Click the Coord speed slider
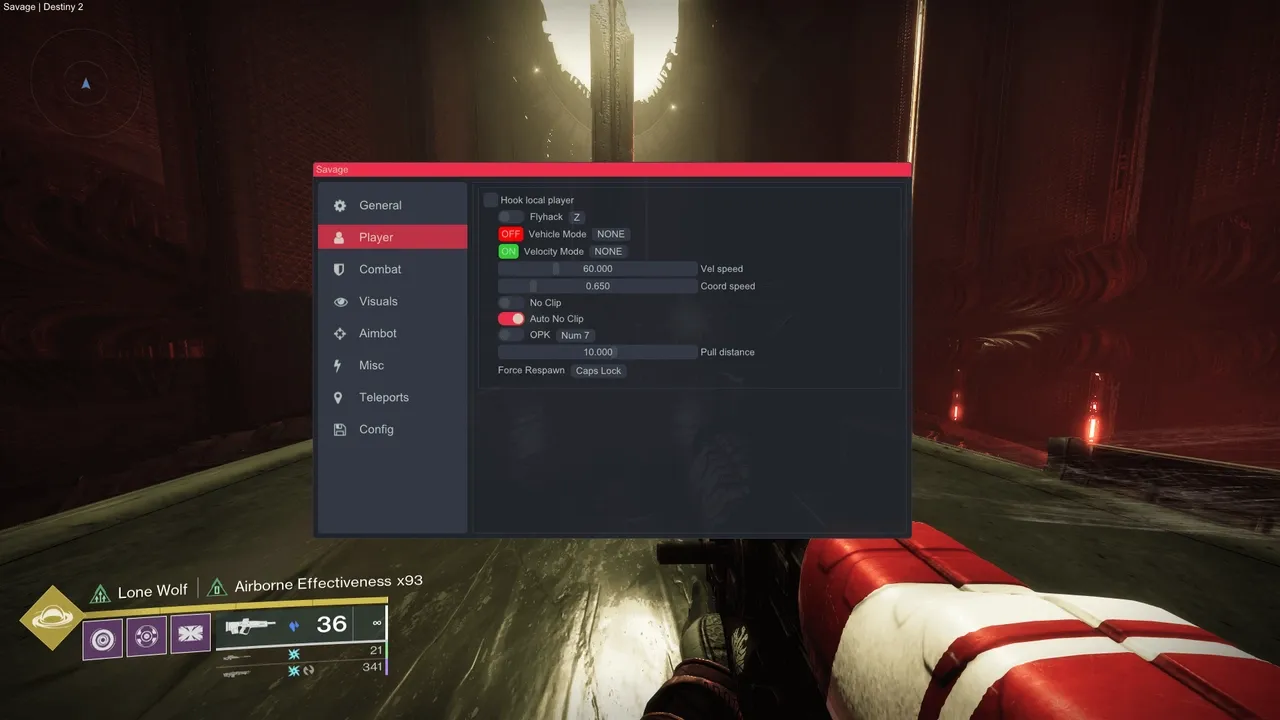This screenshot has width=1280, height=720. pyautogui.click(x=597, y=286)
